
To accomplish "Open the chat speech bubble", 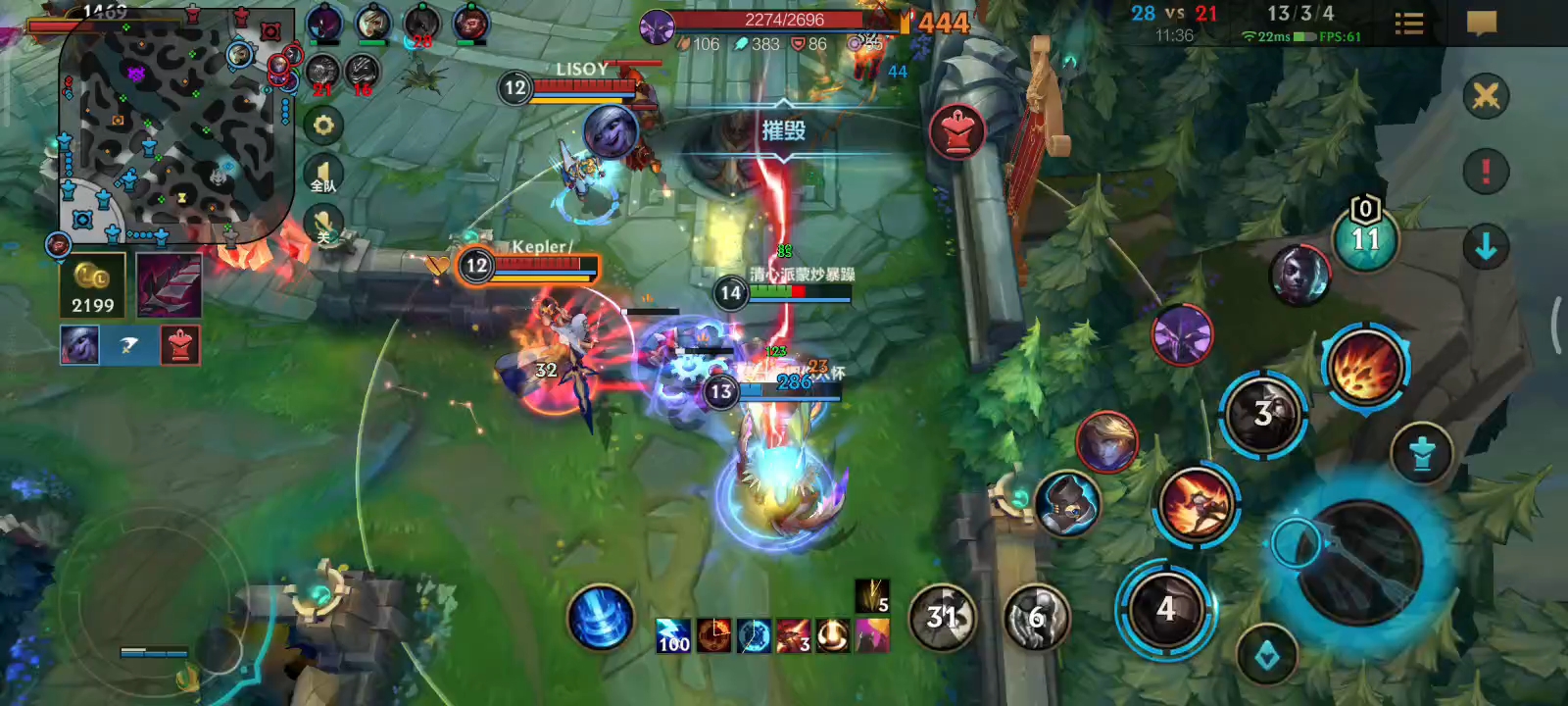I will [x=1481, y=24].
